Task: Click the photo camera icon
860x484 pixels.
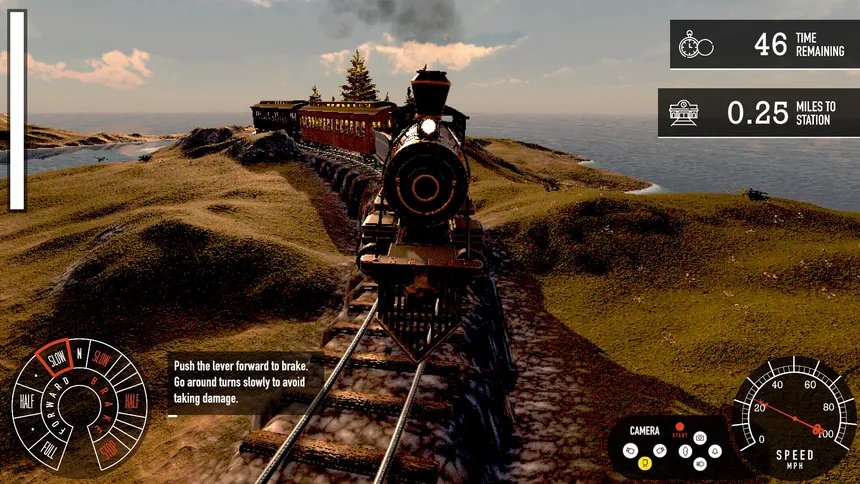Action: [700, 438]
